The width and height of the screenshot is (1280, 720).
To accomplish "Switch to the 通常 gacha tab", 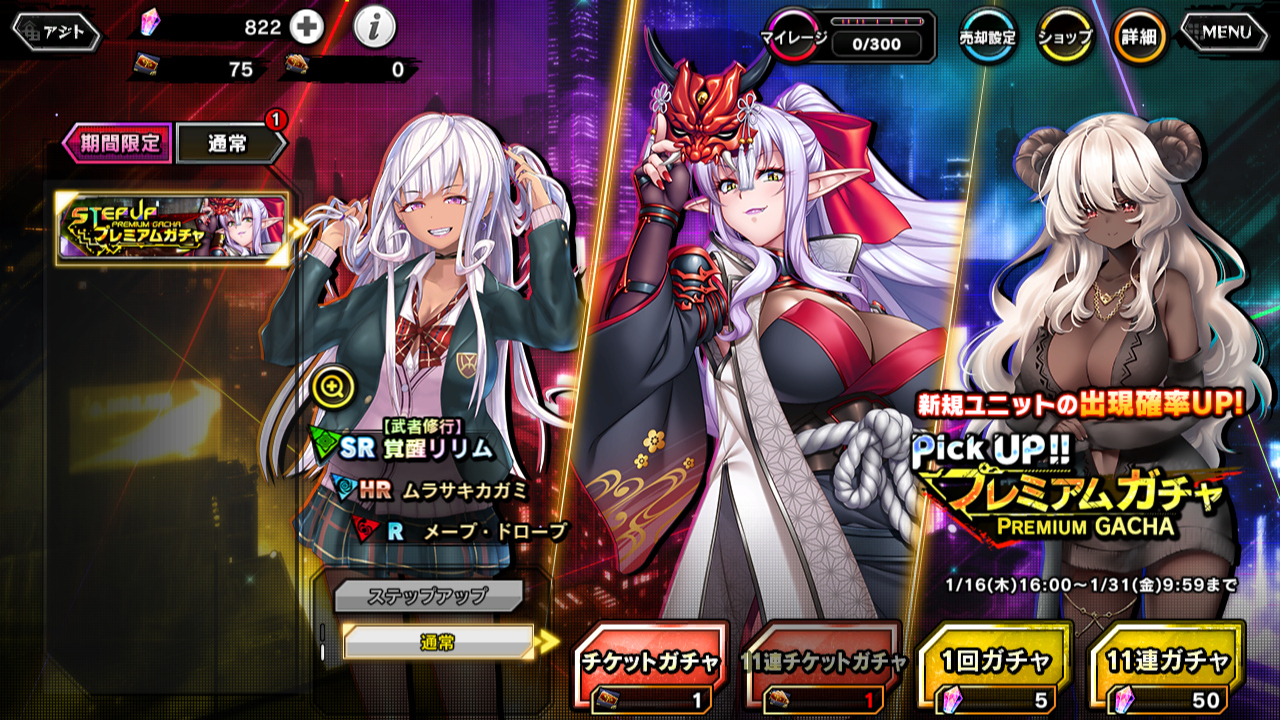I will point(229,143).
